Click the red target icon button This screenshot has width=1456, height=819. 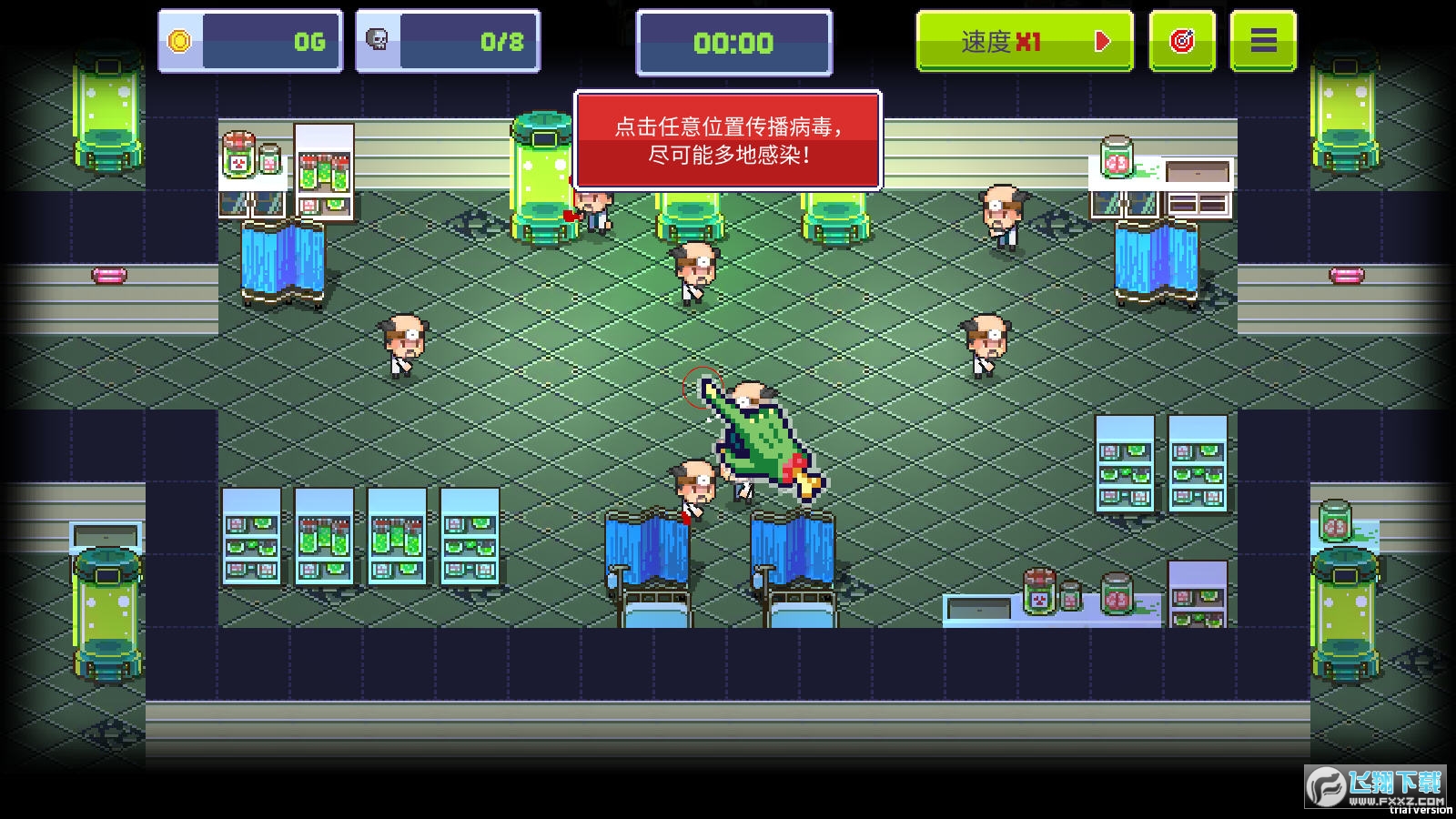tap(1181, 41)
